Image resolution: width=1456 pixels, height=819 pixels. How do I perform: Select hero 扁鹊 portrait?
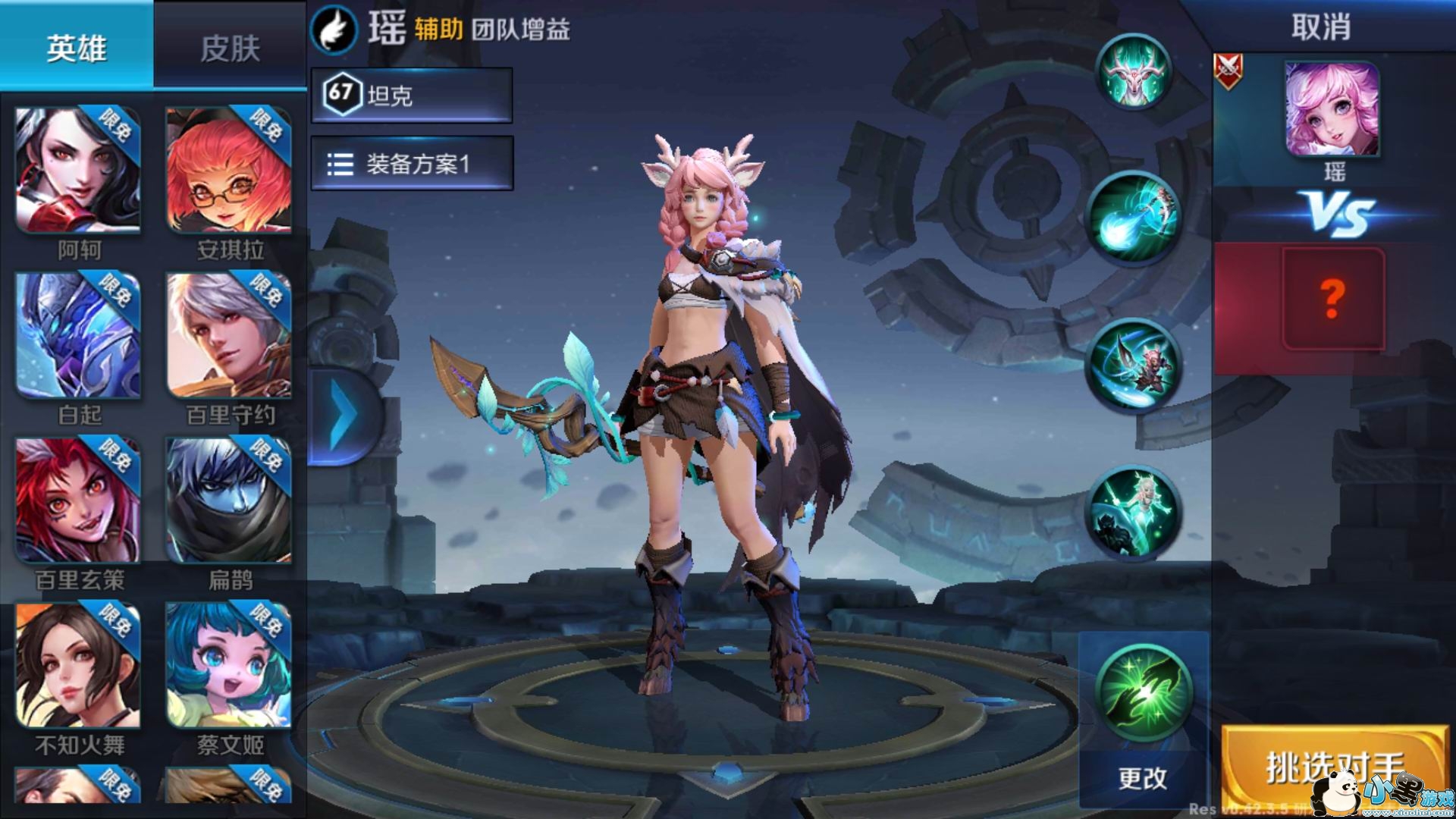(228, 500)
